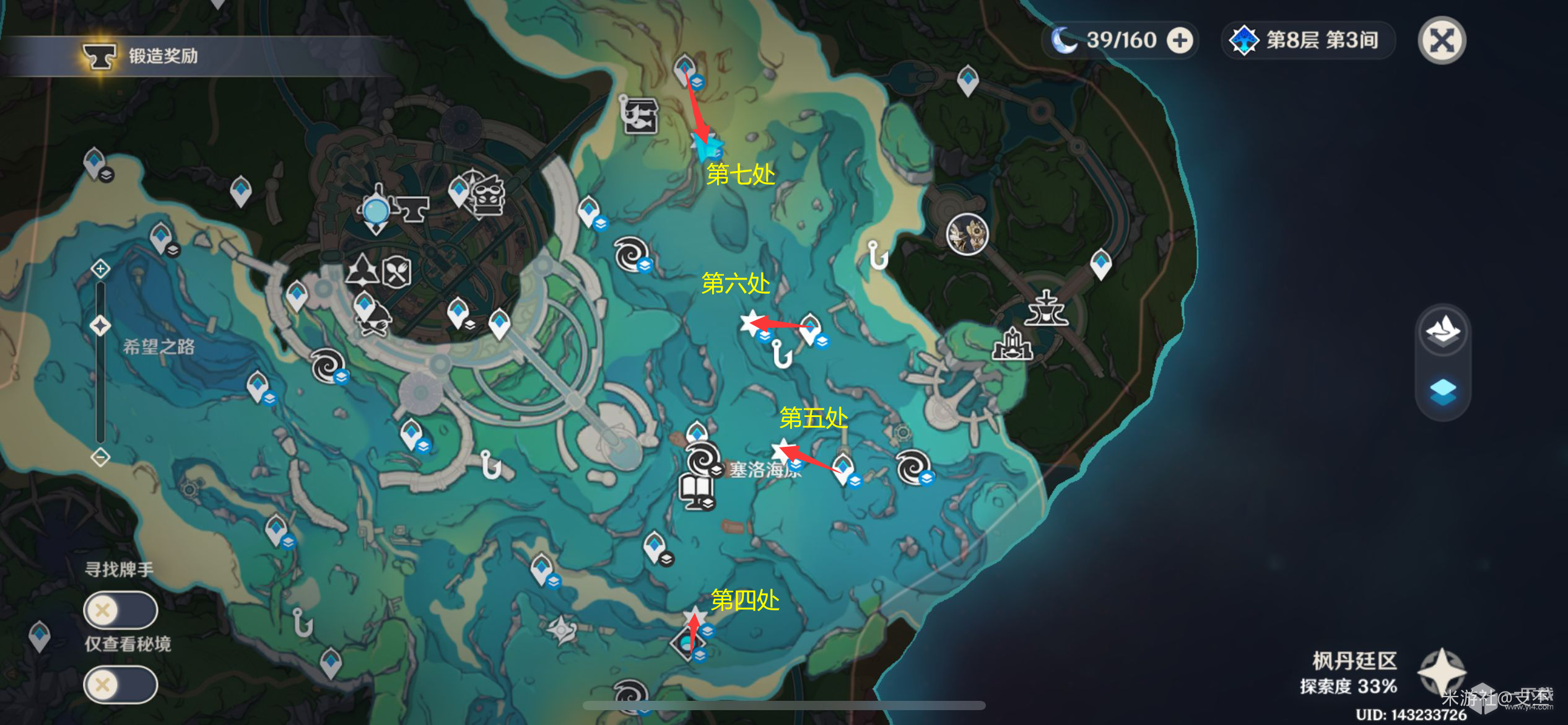
Task: Close the map screen
Action: pyautogui.click(x=1442, y=42)
